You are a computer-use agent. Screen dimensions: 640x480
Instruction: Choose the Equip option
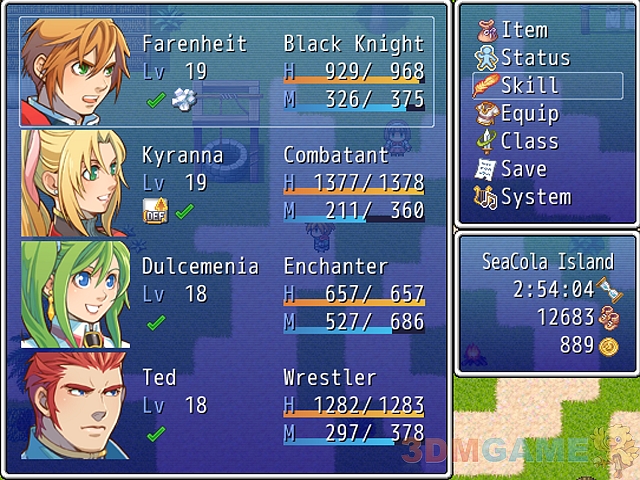pyautogui.click(x=529, y=114)
